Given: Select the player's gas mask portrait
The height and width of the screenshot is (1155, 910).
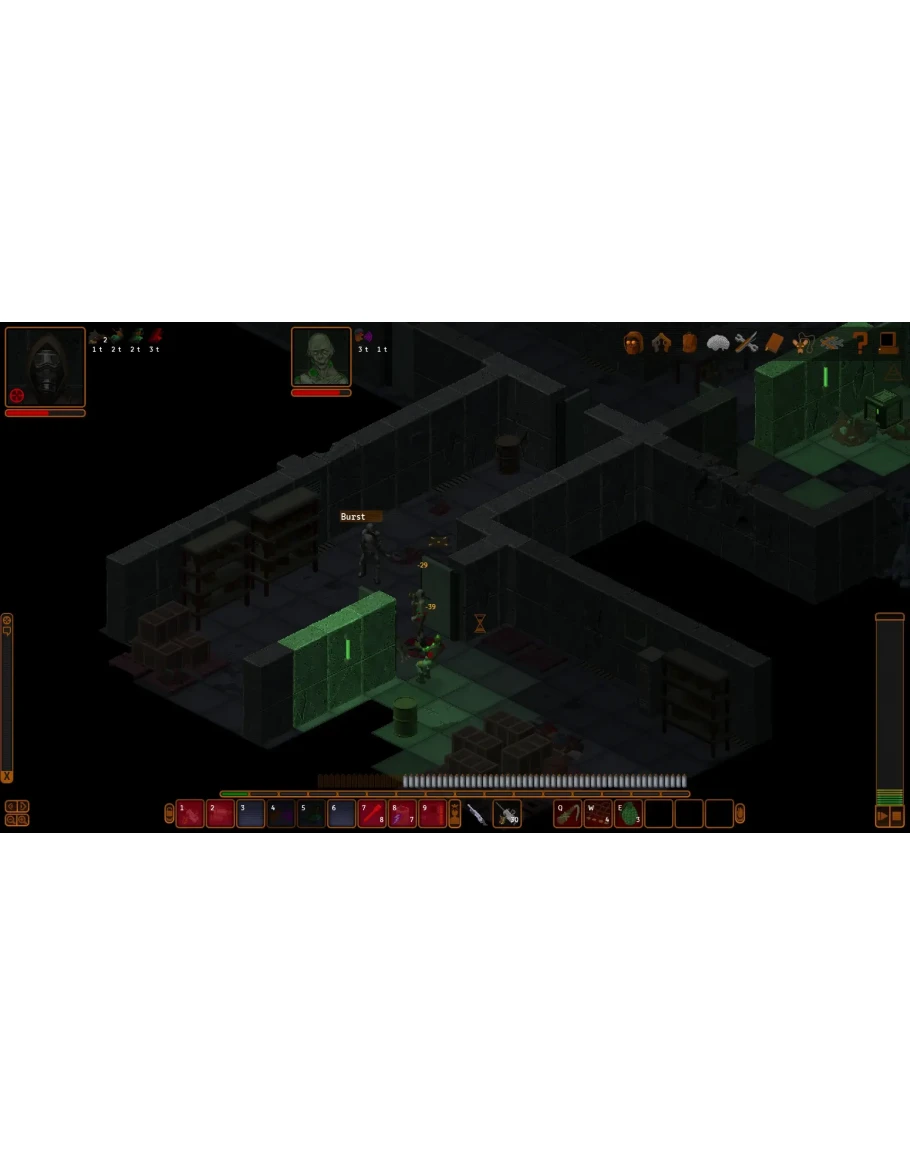Looking at the screenshot, I should 45,366.
